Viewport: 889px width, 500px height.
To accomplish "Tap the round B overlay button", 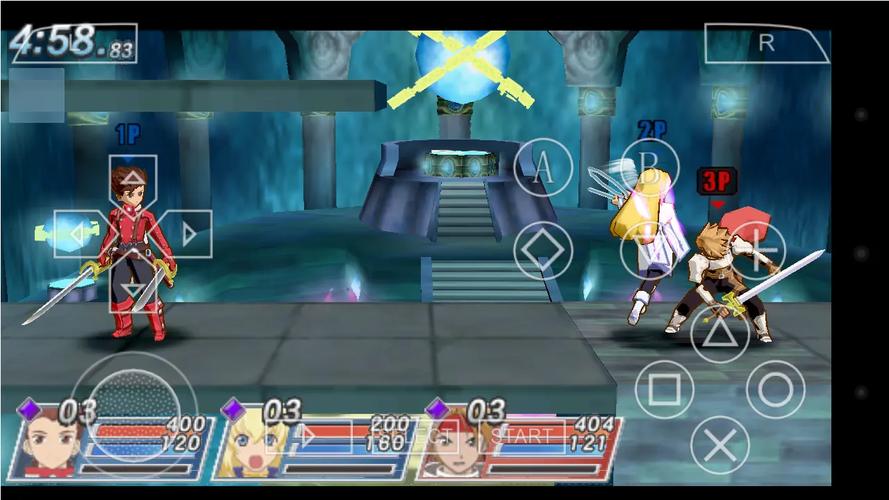I will tap(650, 168).
